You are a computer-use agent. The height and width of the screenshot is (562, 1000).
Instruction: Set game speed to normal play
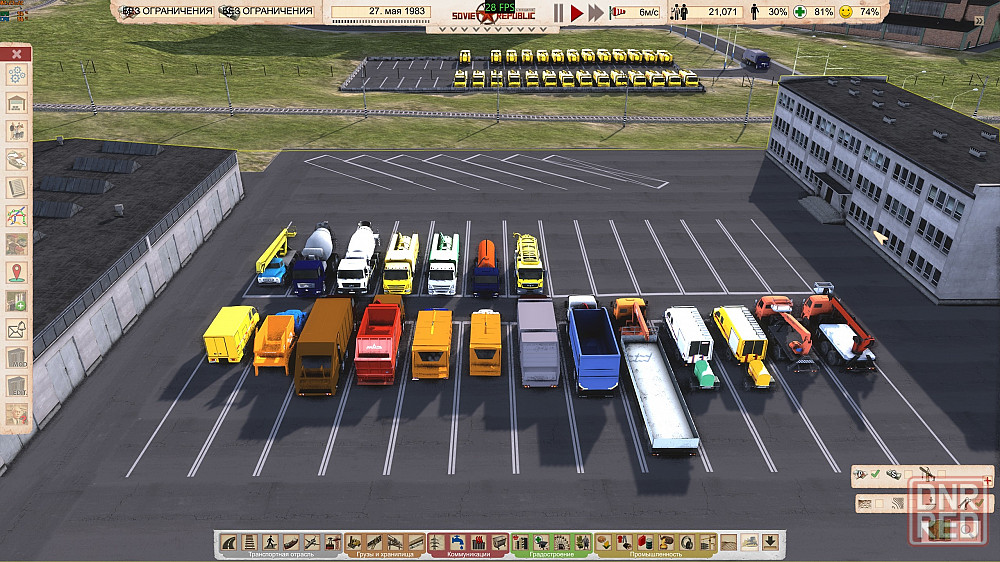(576, 12)
